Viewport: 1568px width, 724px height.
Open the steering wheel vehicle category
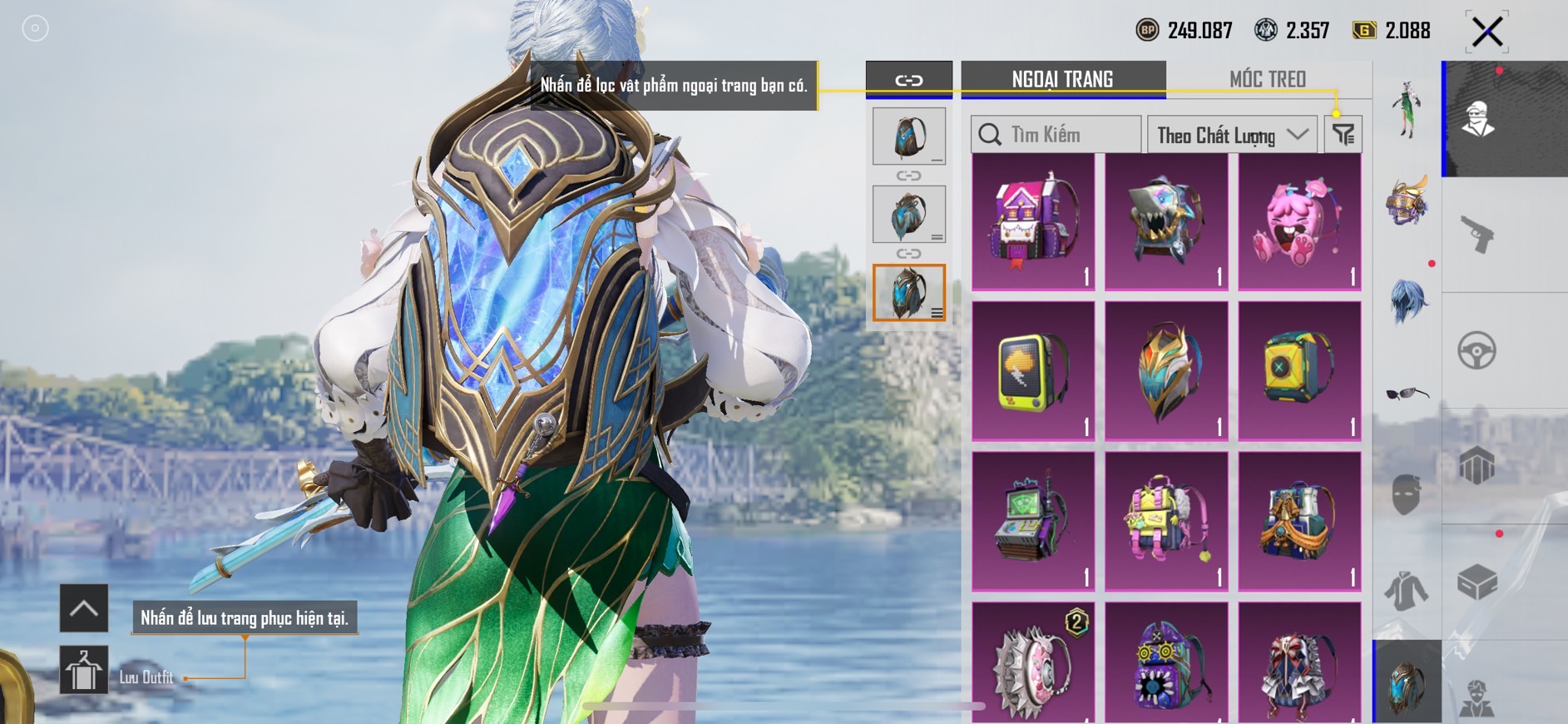point(1477,350)
